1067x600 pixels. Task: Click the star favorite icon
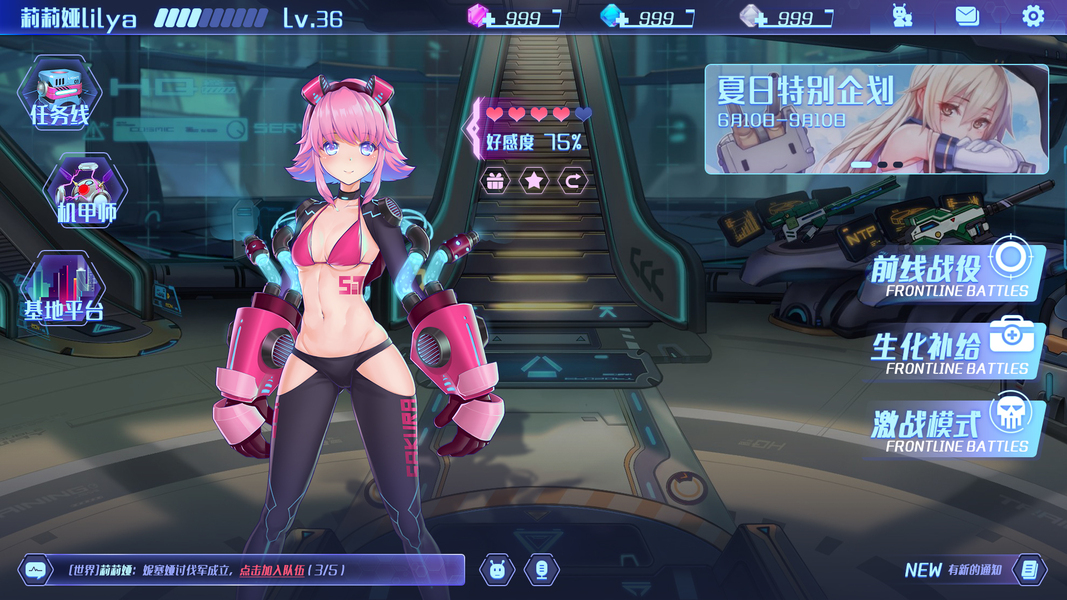point(534,181)
